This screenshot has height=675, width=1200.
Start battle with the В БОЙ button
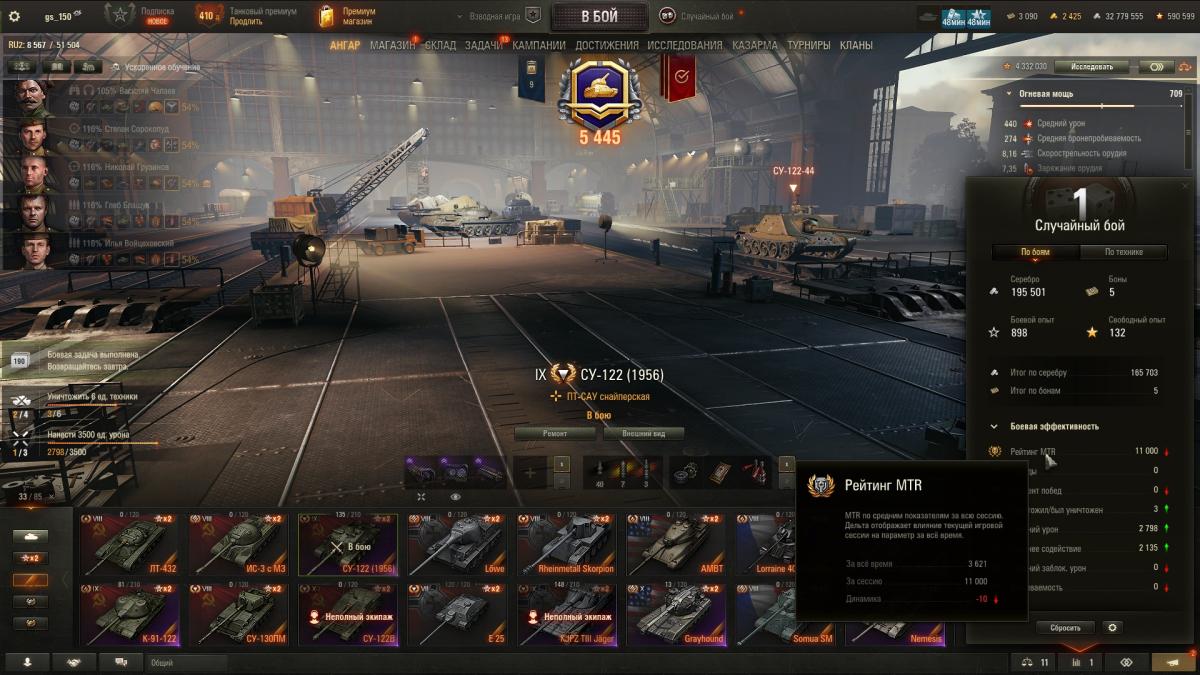(x=599, y=16)
